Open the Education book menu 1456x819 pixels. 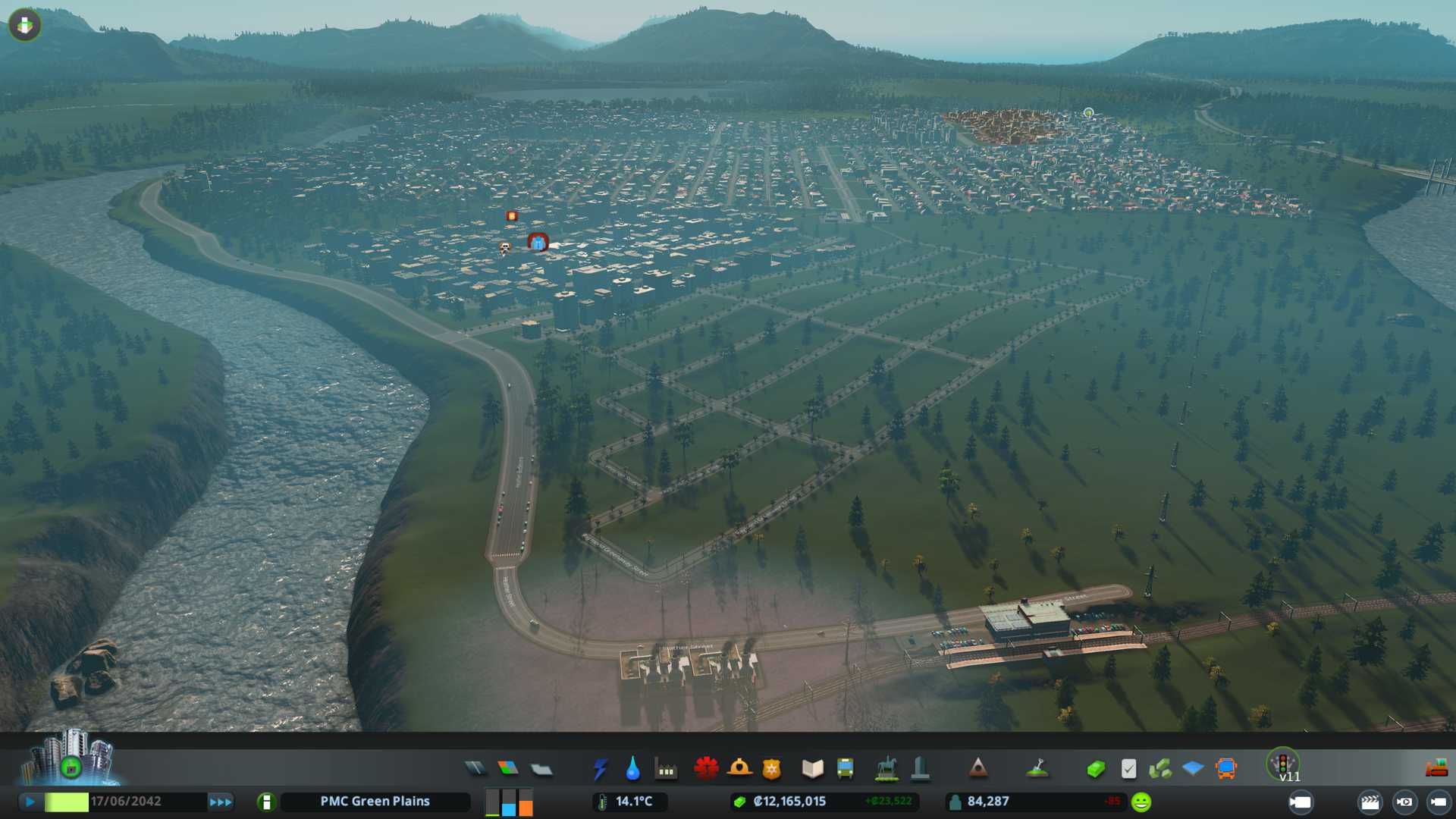pos(812,769)
